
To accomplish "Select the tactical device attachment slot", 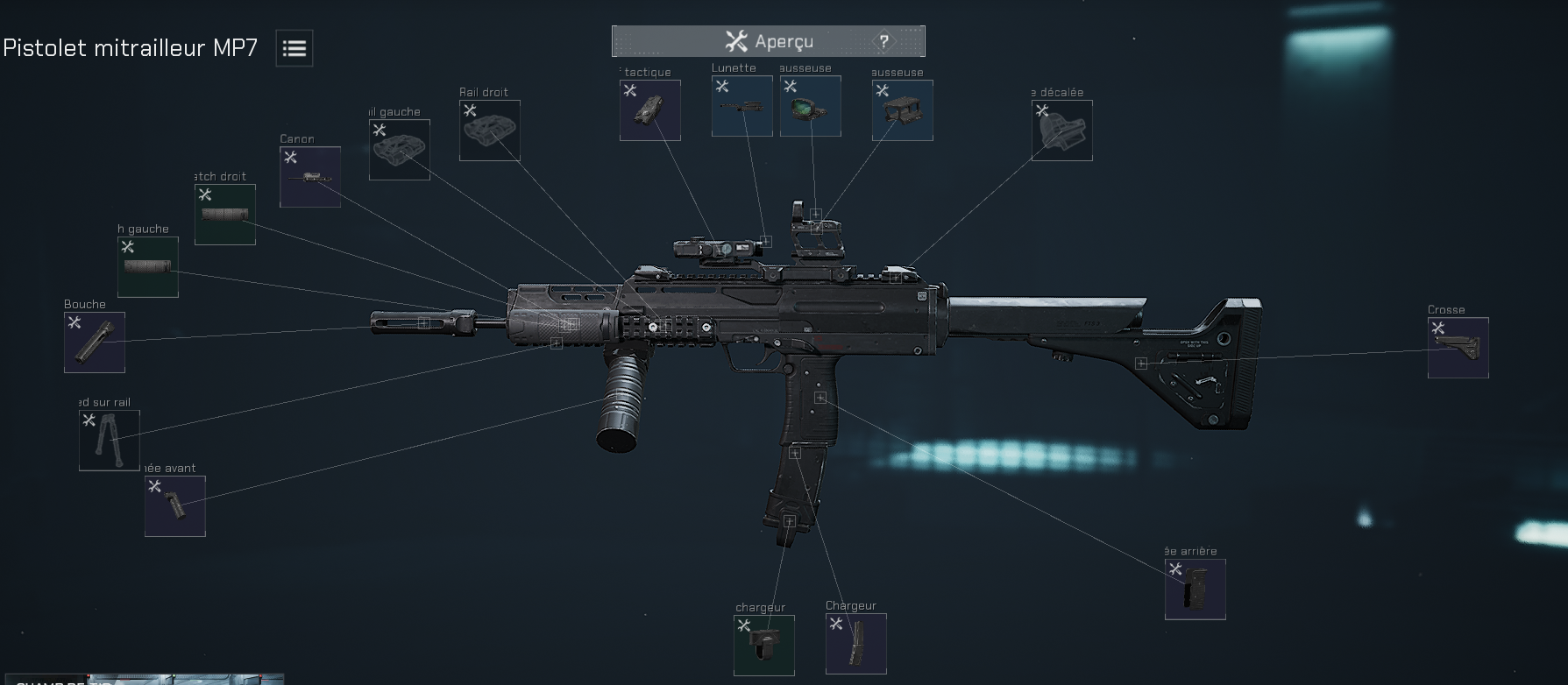I will (x=649, y=110).
